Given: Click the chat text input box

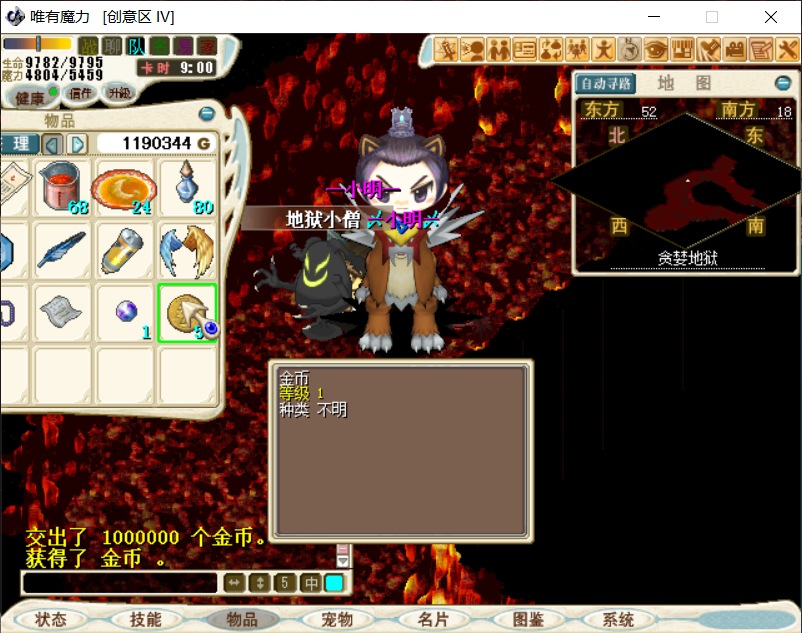Looking at the screenshot, I should point(120,583).
